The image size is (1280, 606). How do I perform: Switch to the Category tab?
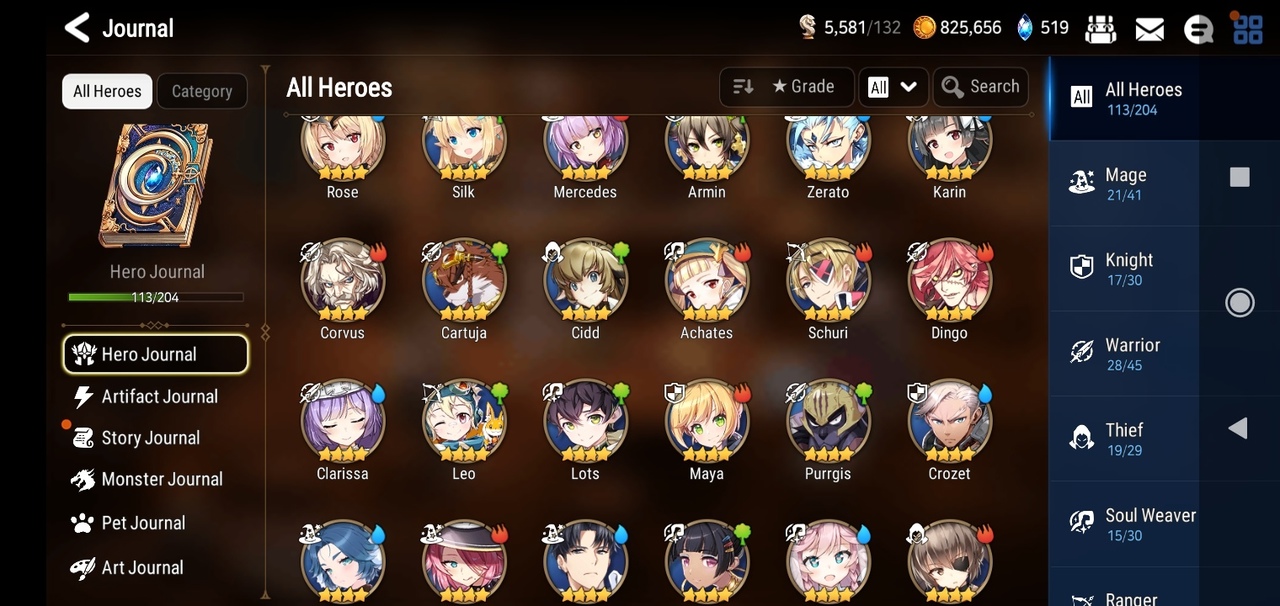tap(202, 91)
